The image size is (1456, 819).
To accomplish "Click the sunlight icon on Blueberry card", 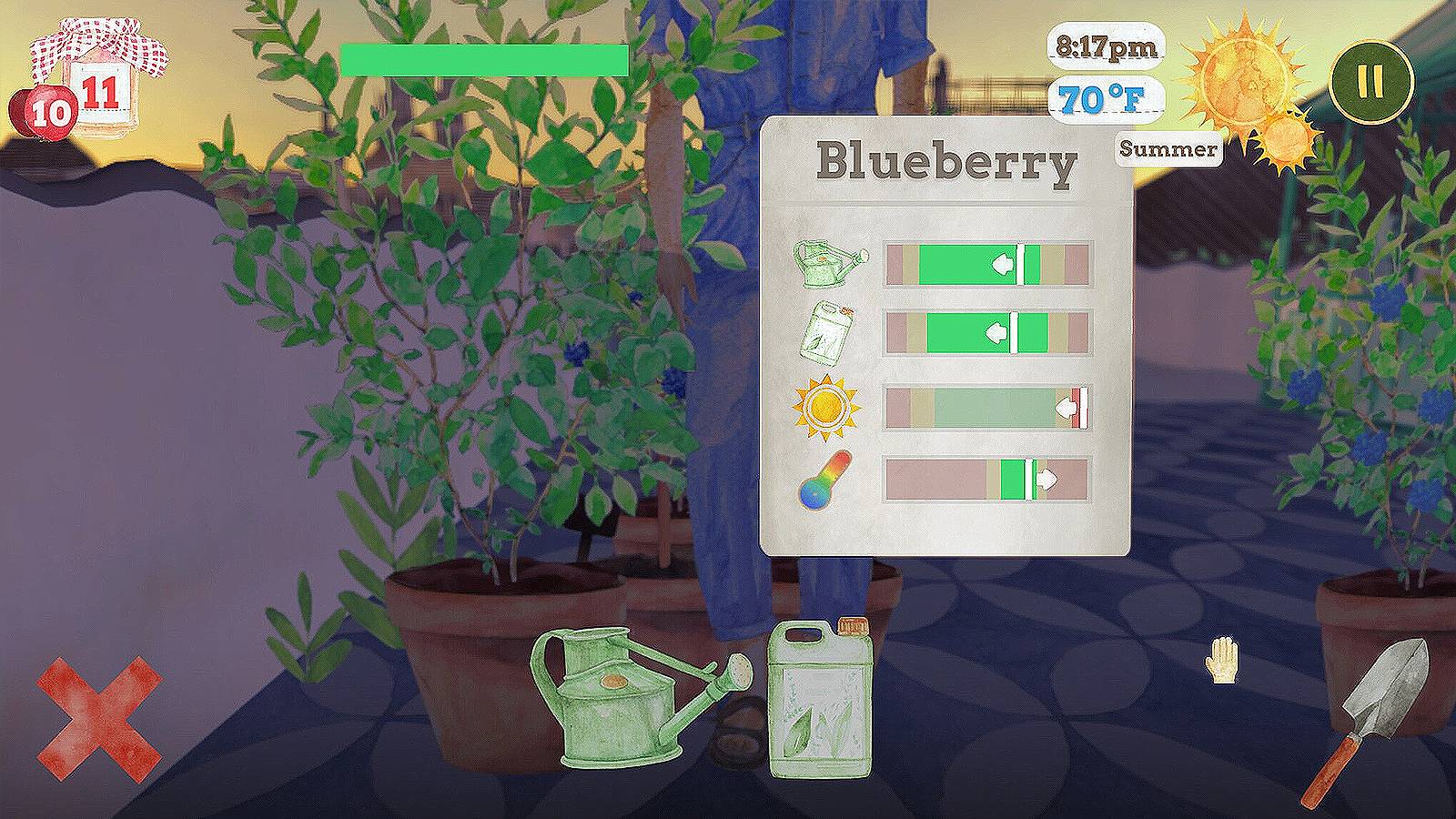I will [824, 407].
